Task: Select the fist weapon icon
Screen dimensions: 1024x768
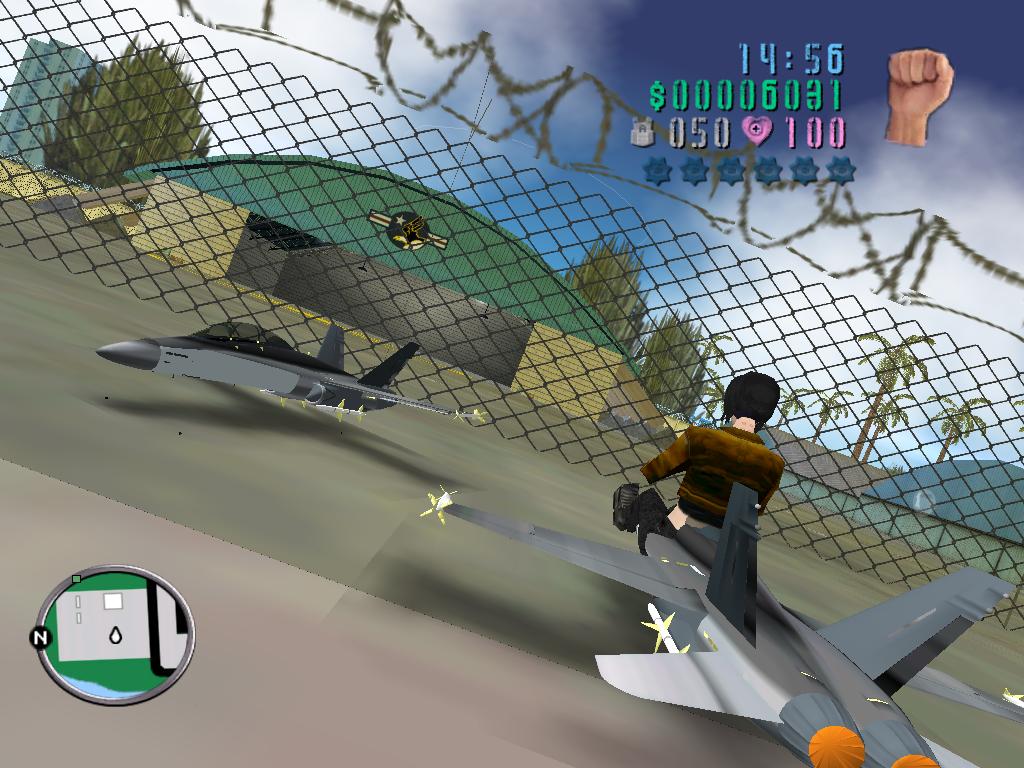Action: (918, 96)
